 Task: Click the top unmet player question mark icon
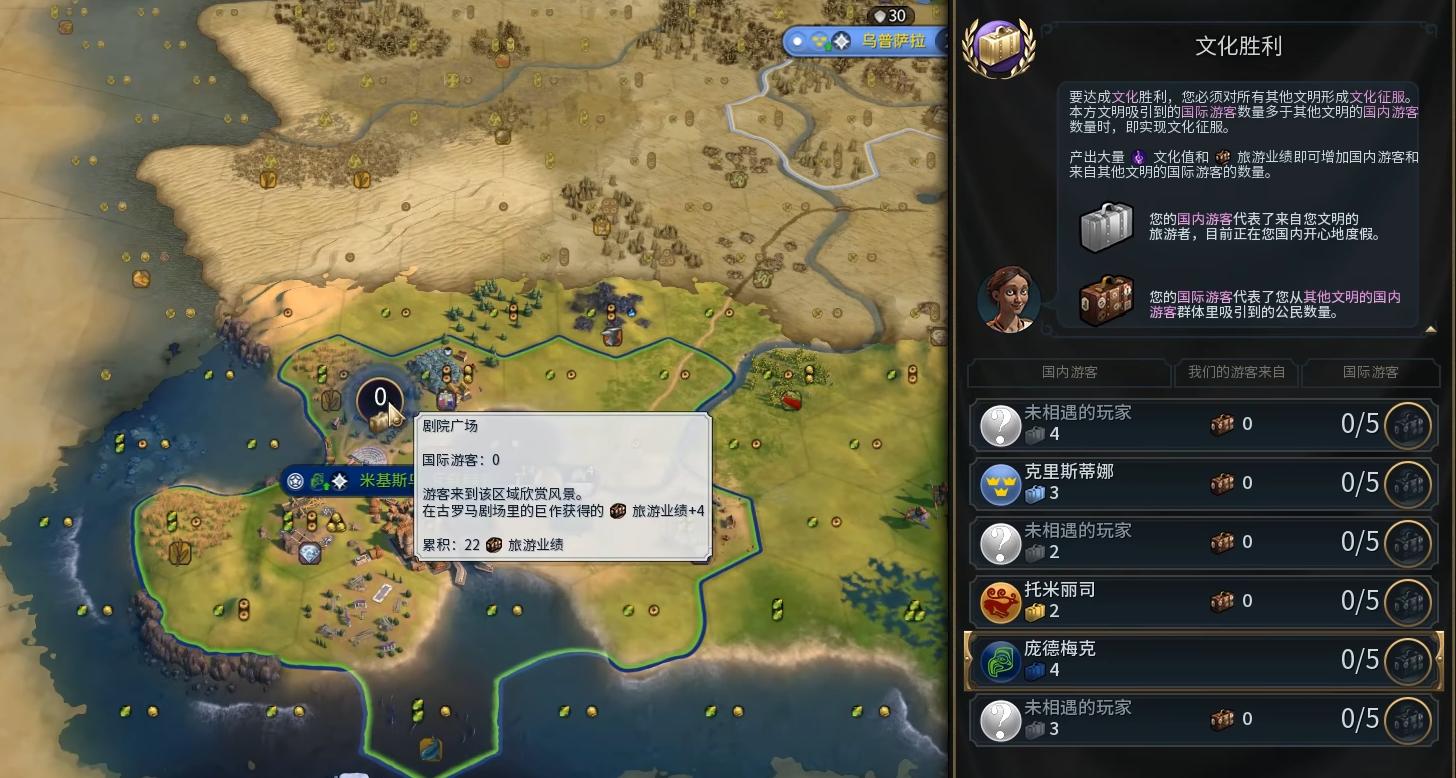(1000, 424)
